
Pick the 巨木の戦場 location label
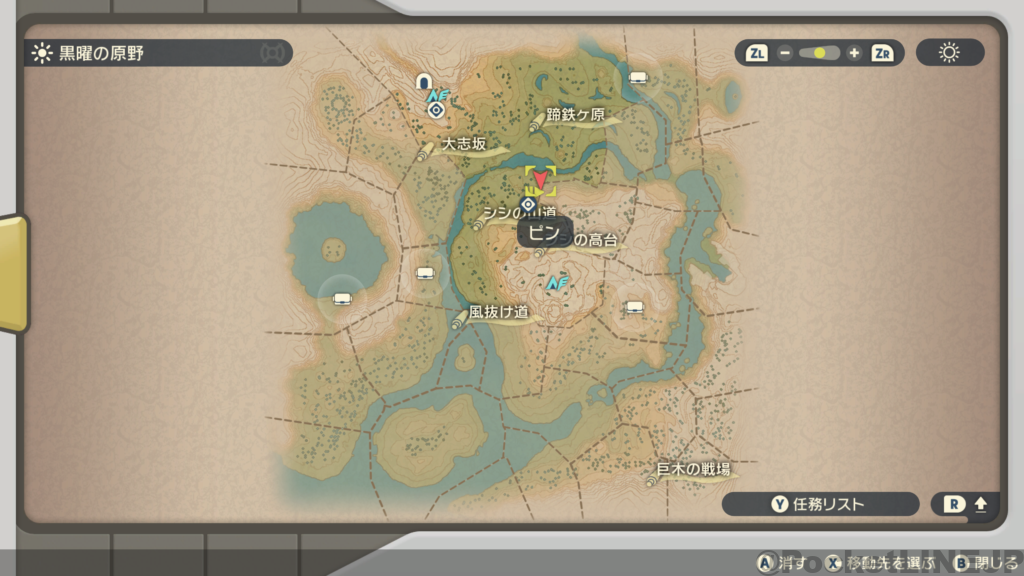click(692, 470)
